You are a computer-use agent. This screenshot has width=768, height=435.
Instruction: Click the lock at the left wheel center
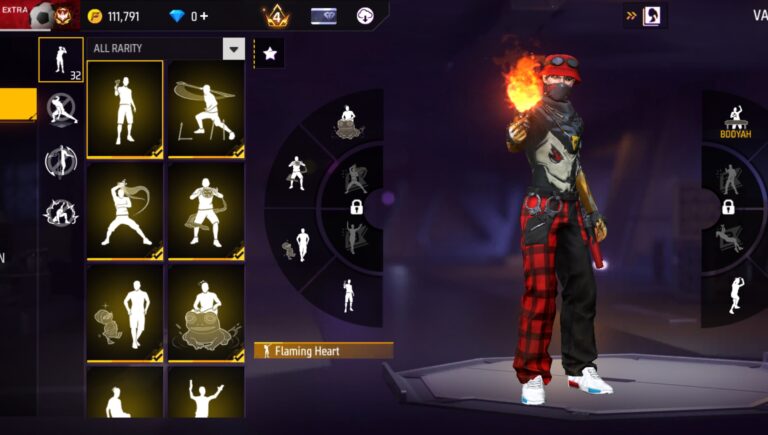tap(356, 207)
